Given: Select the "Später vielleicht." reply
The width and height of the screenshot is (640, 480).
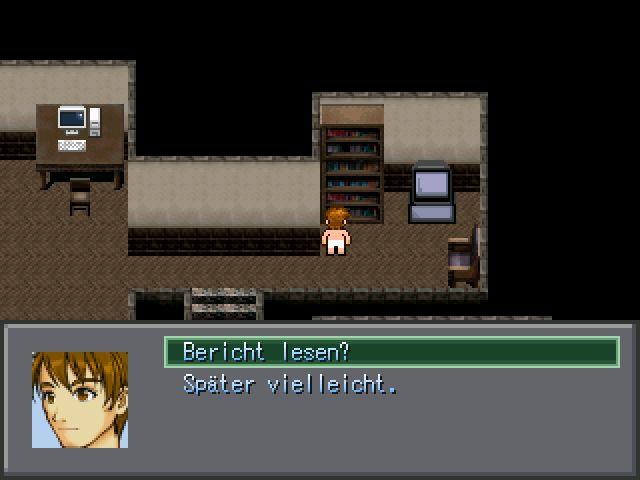Looking at the screenshot, I should 290,384.
